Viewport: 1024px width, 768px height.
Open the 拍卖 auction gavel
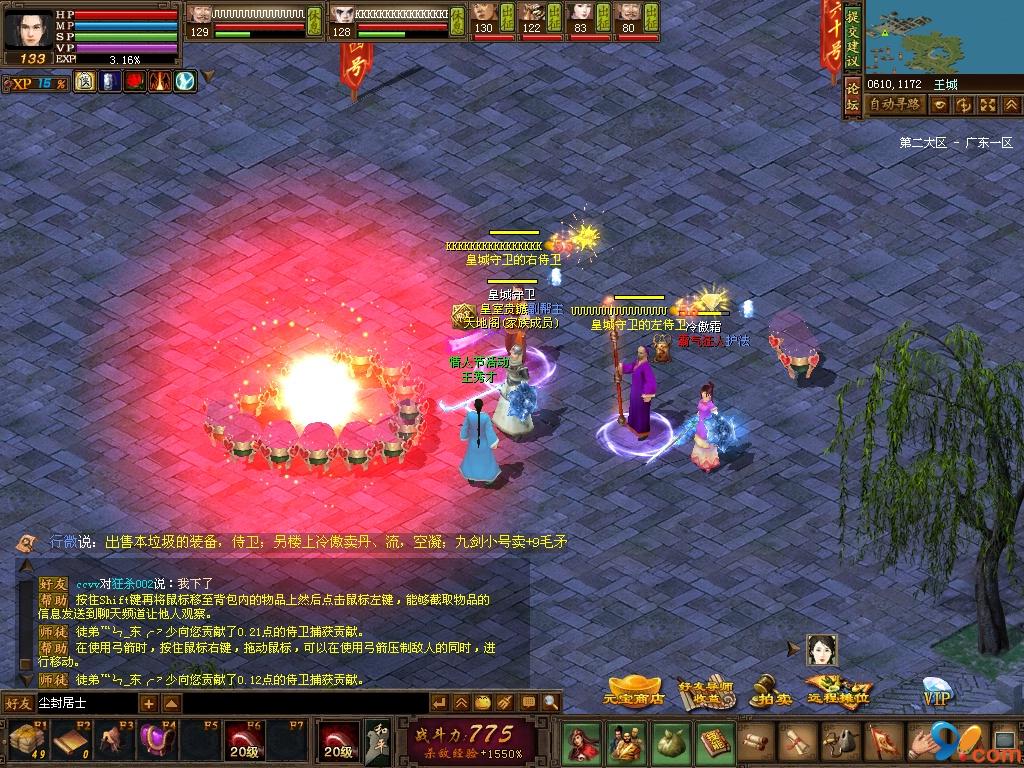[x=768, y=691]
